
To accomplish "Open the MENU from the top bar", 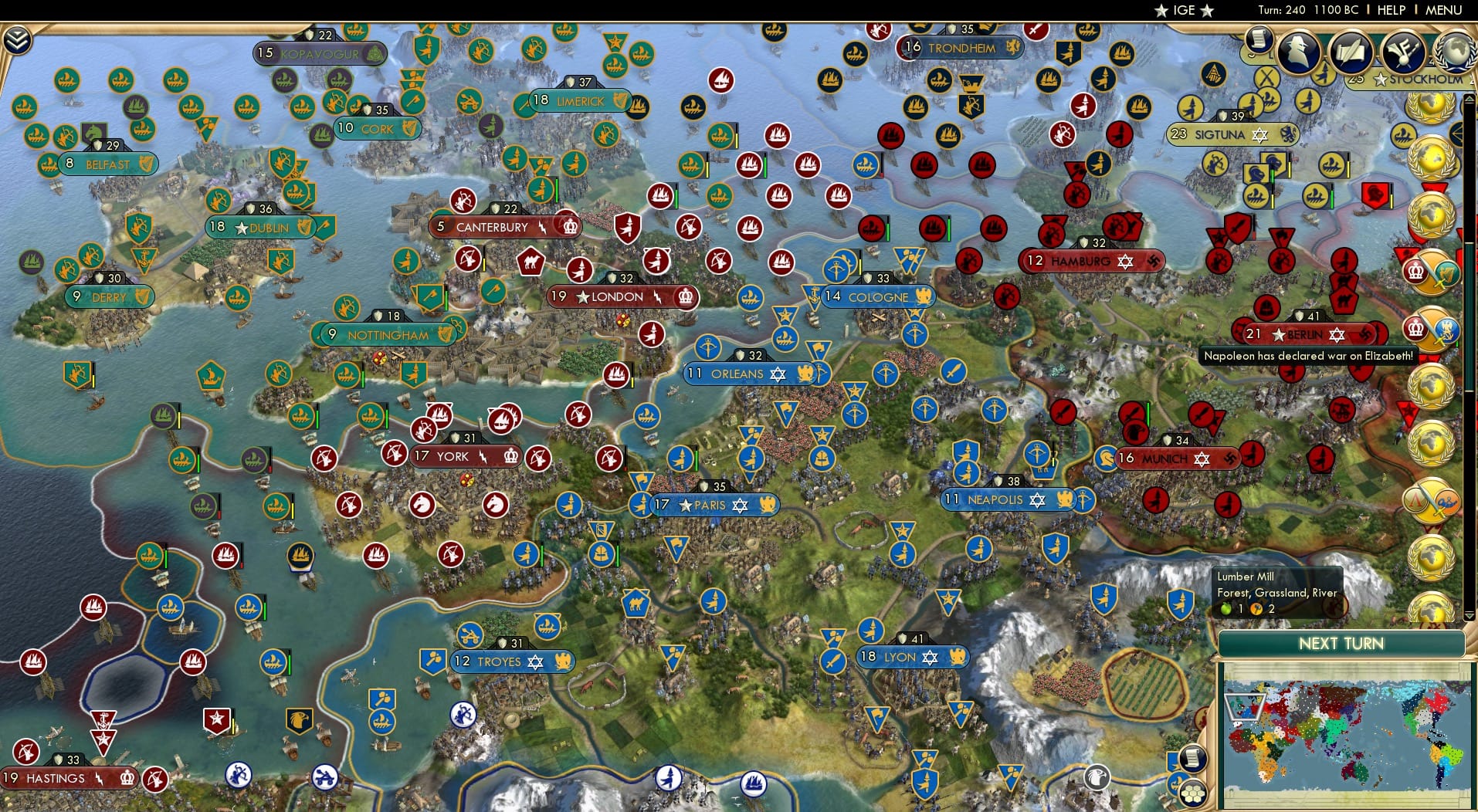I will point(1442,10).
